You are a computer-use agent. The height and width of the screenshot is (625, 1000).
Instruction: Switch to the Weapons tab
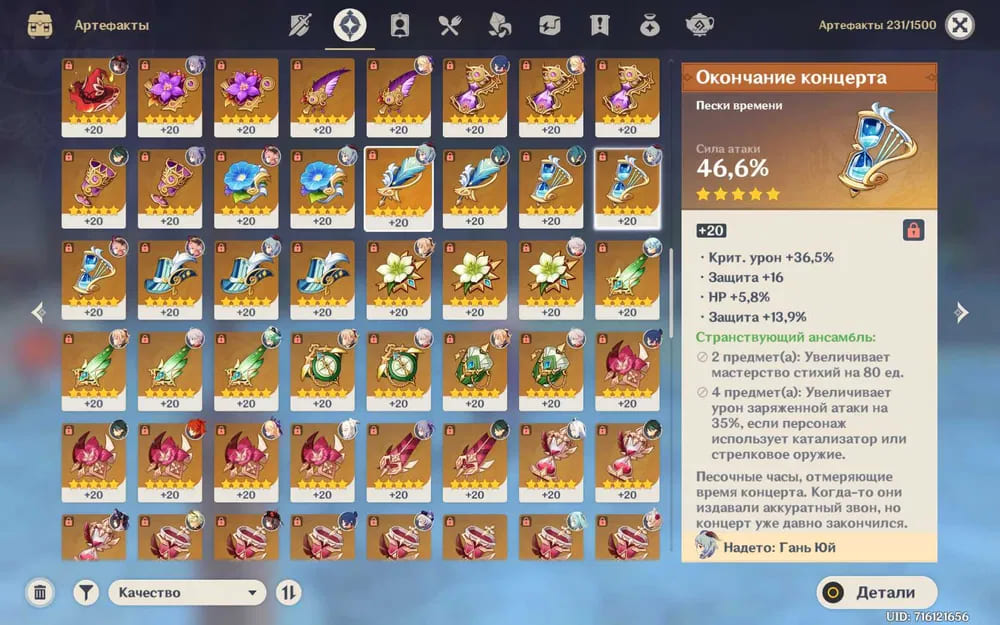pyautogui.click(x=300, y=25)
